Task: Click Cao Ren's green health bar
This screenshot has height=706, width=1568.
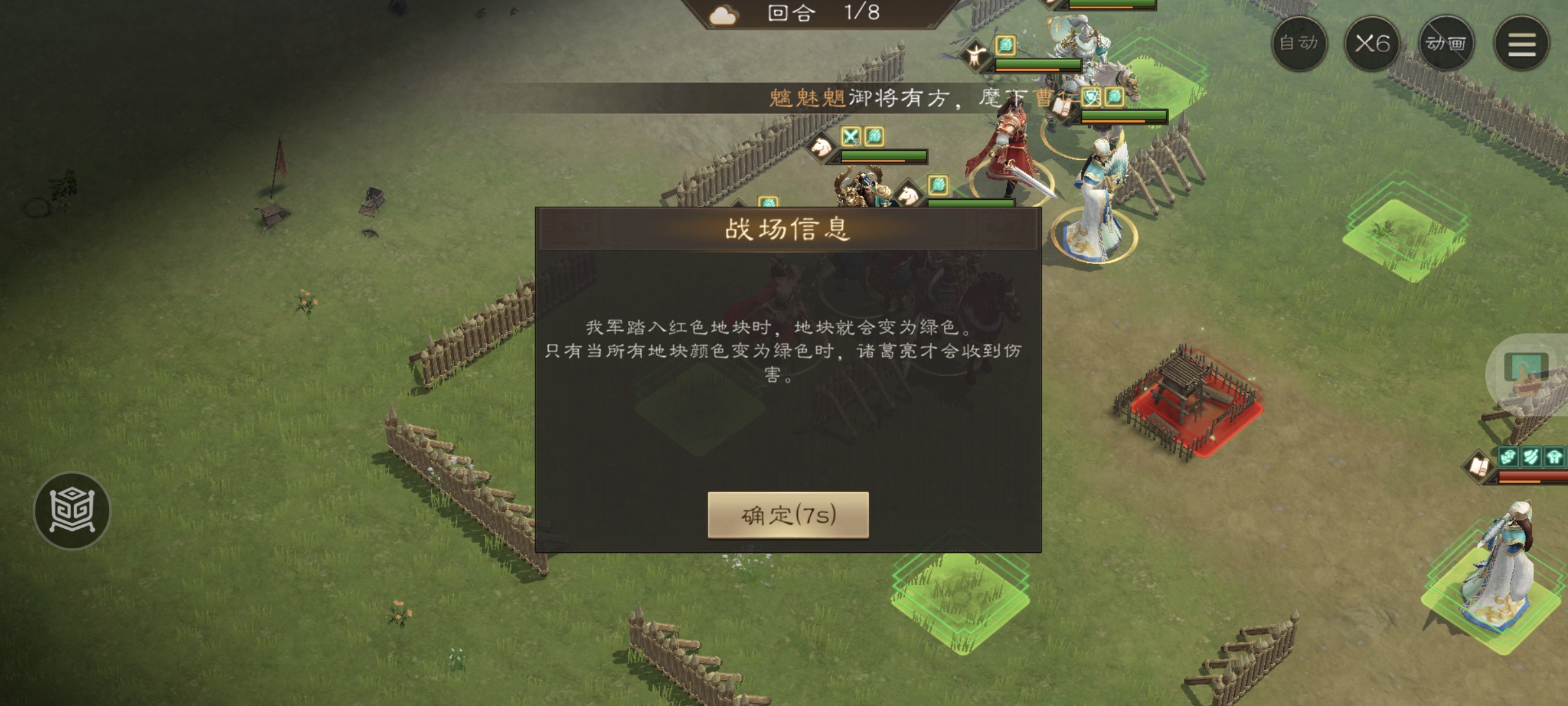Action: 1124,116
